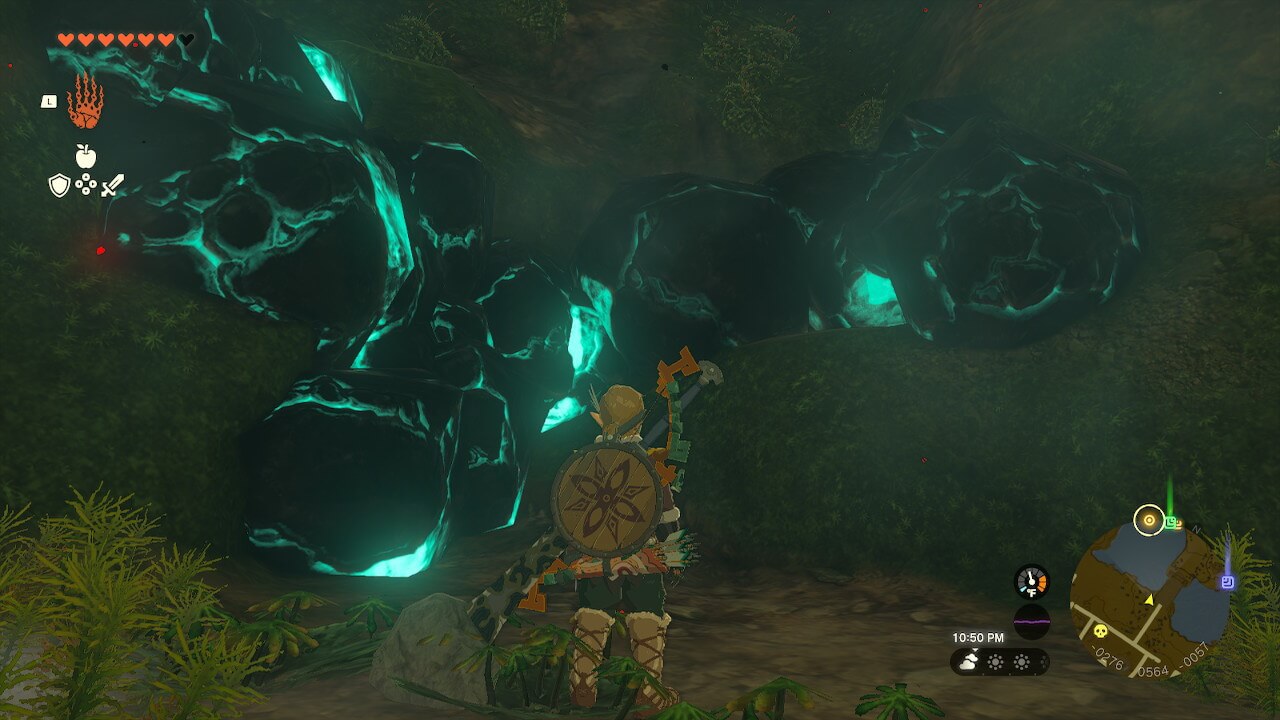This screenshot has height=720, width=1280.
Task: Click the second sunny weather slot
Action: tap(1021, 662)
